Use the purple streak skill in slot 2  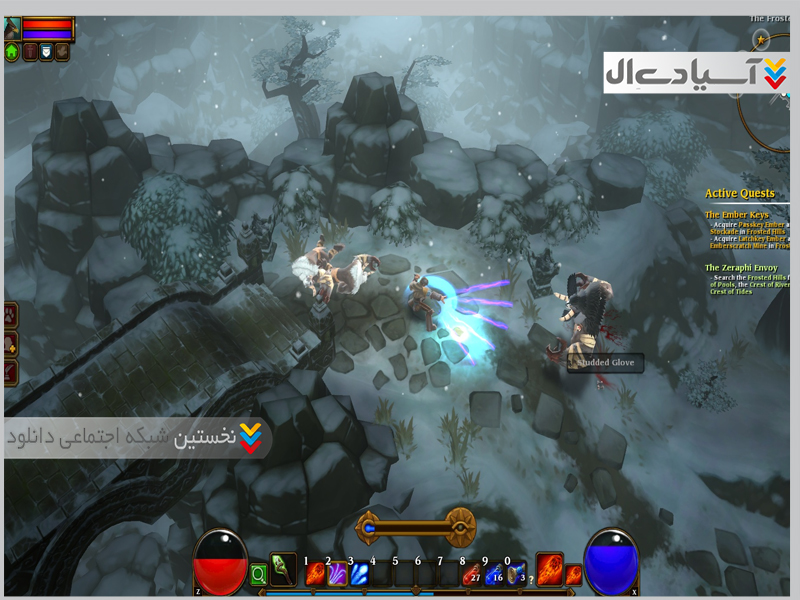(337, 574)
